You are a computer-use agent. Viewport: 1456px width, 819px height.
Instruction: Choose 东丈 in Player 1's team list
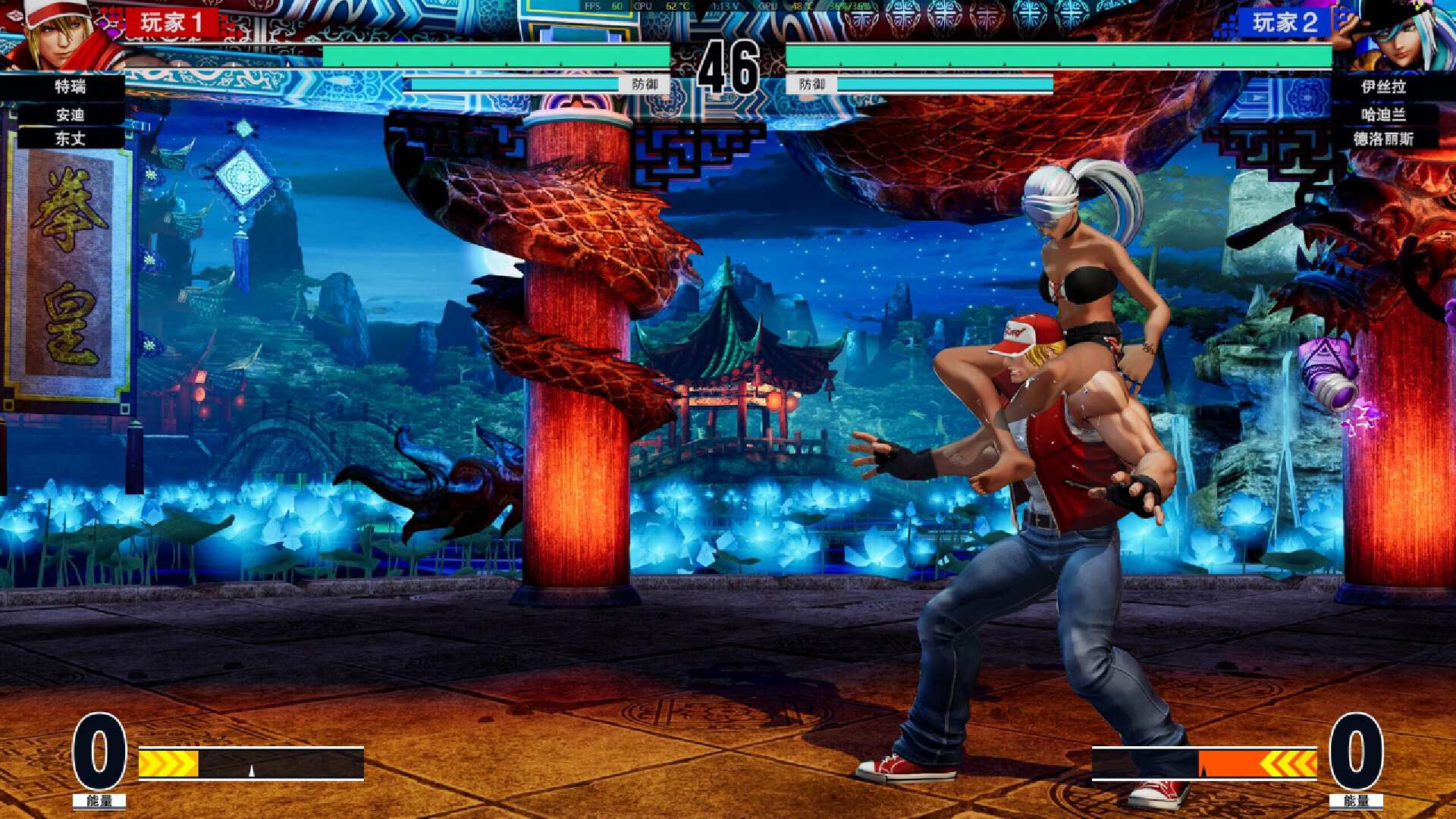(70, 139)
